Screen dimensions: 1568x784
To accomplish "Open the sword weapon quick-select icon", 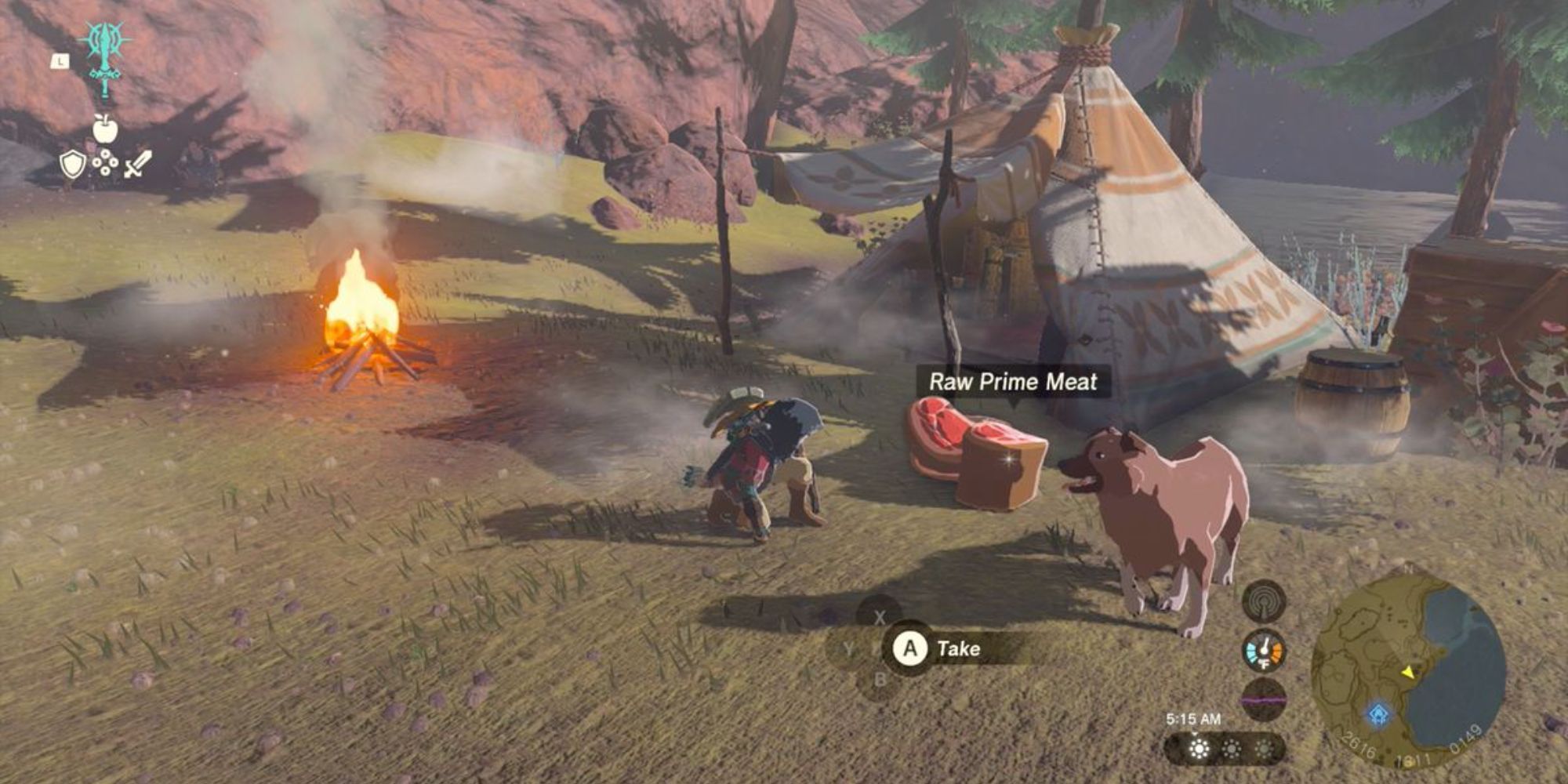I will 137,164.
